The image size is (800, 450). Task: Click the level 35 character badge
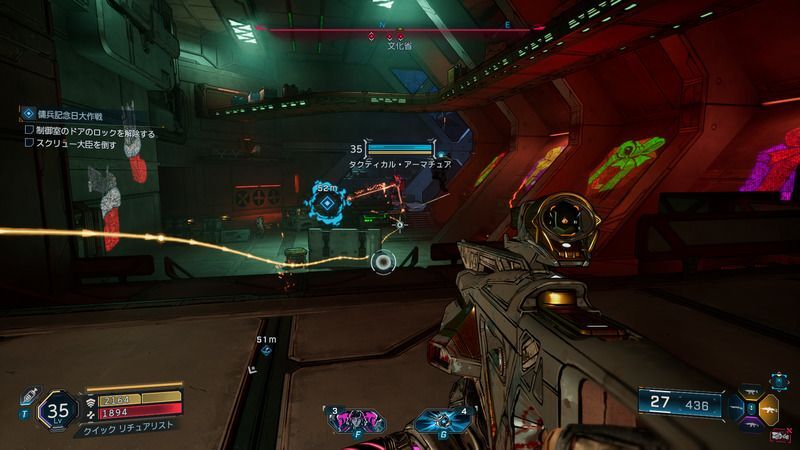[x=56, y=410]
